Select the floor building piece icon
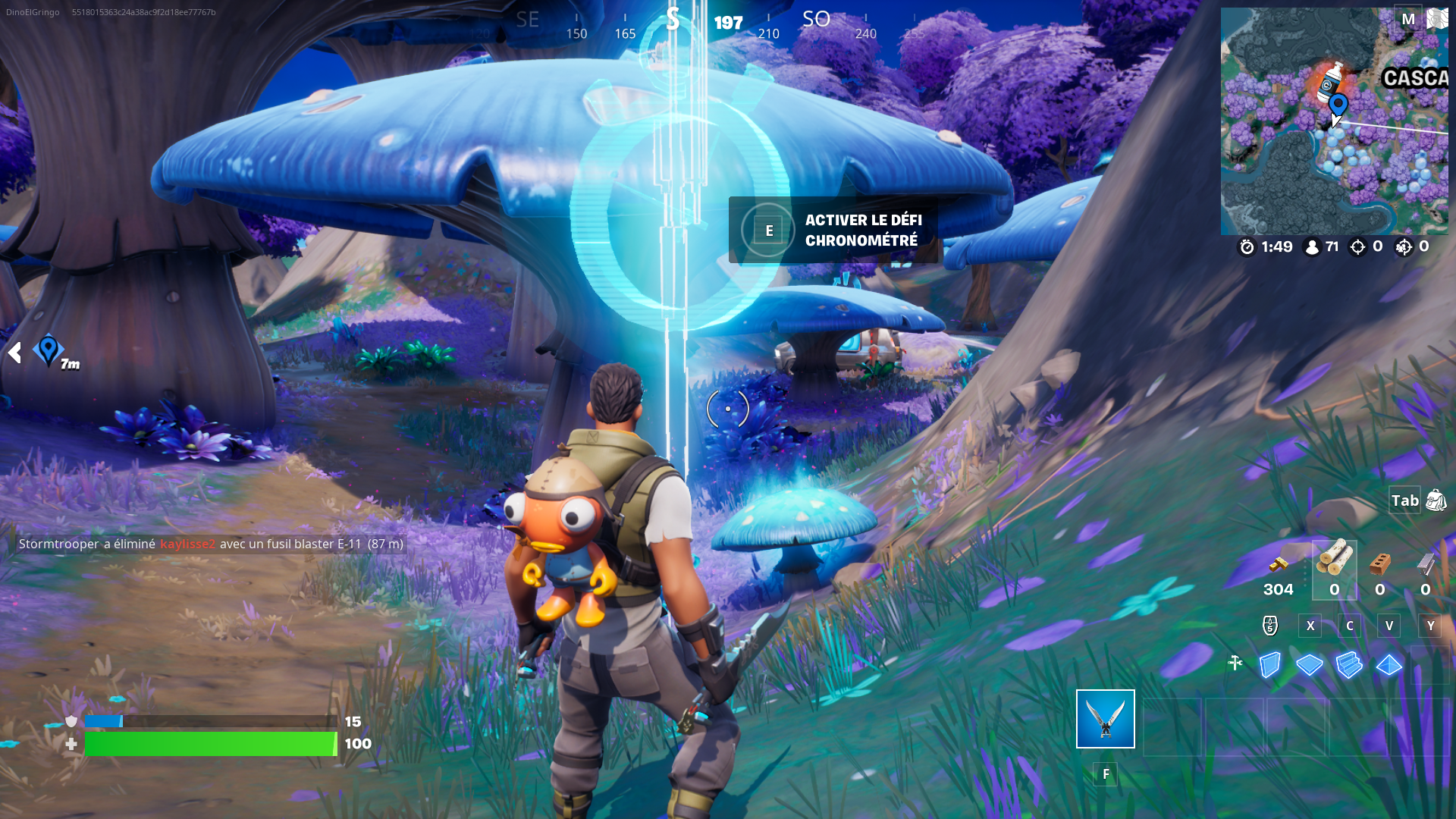Viewport: 1456px width, 819px height. point(1310,665)
